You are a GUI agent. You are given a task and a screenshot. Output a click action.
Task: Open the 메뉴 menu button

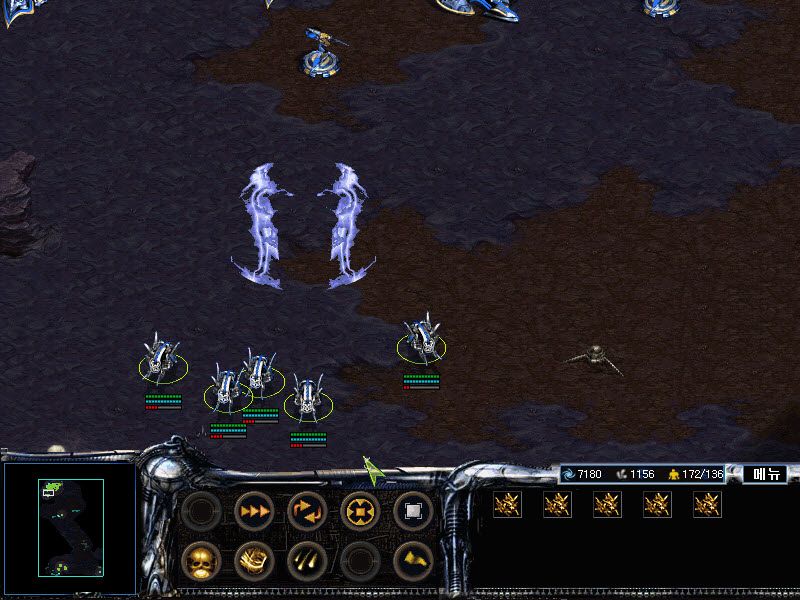[x=765, y=474]
